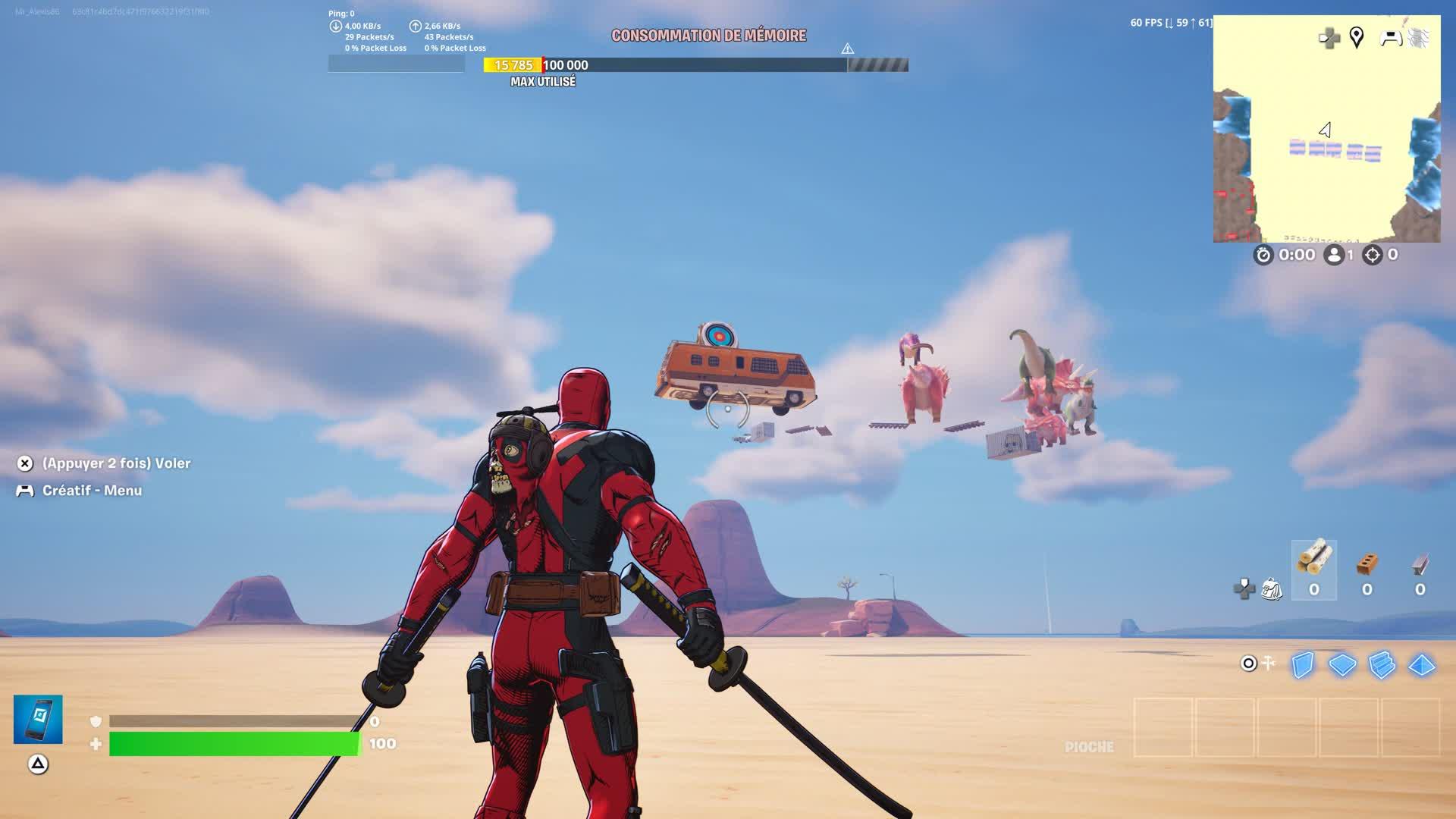Image resolution: width=1456 pixels, height=819 pixels.
Task: Click the map pin marker icon
Action: pos(1357,37)
